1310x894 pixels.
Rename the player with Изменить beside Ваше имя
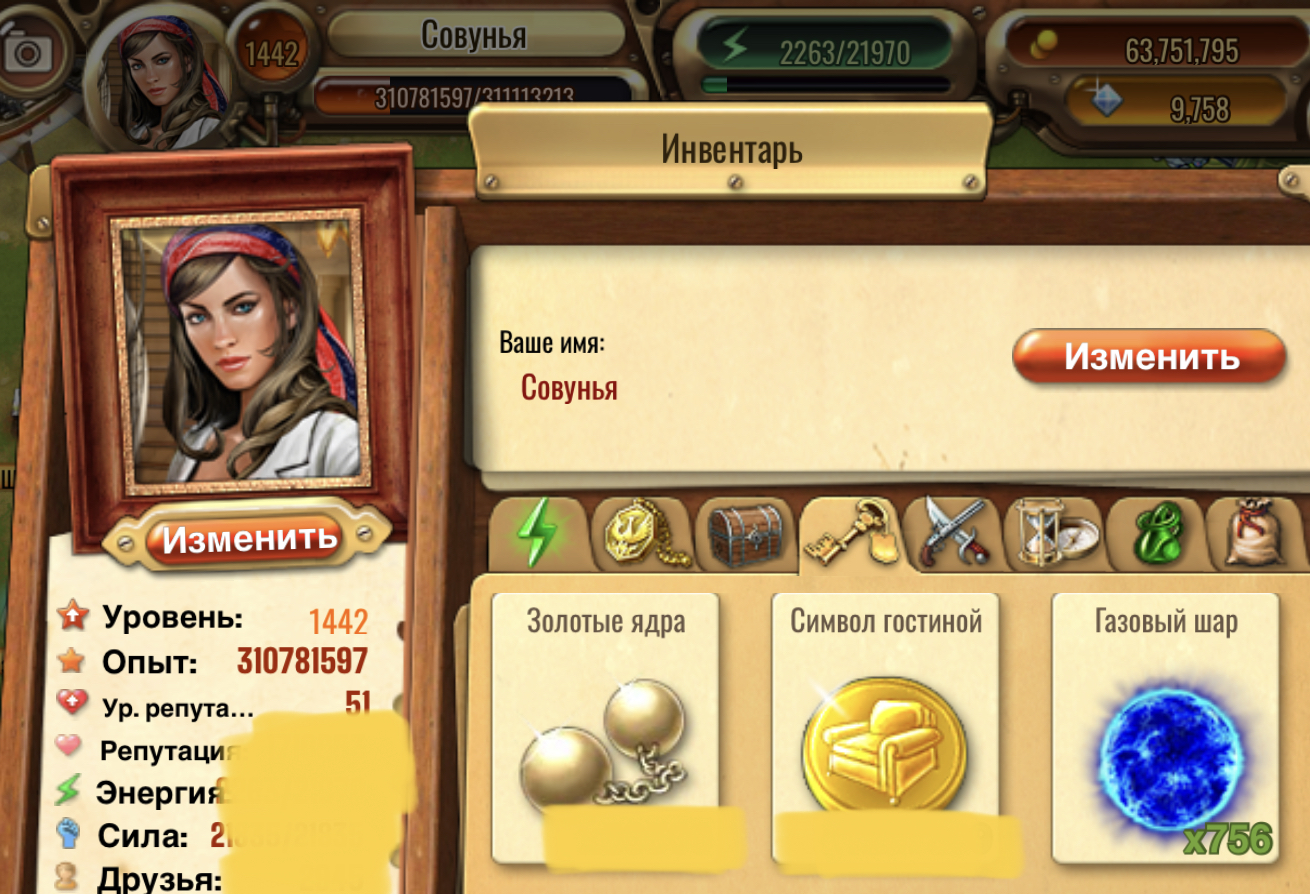(1149, 357)
